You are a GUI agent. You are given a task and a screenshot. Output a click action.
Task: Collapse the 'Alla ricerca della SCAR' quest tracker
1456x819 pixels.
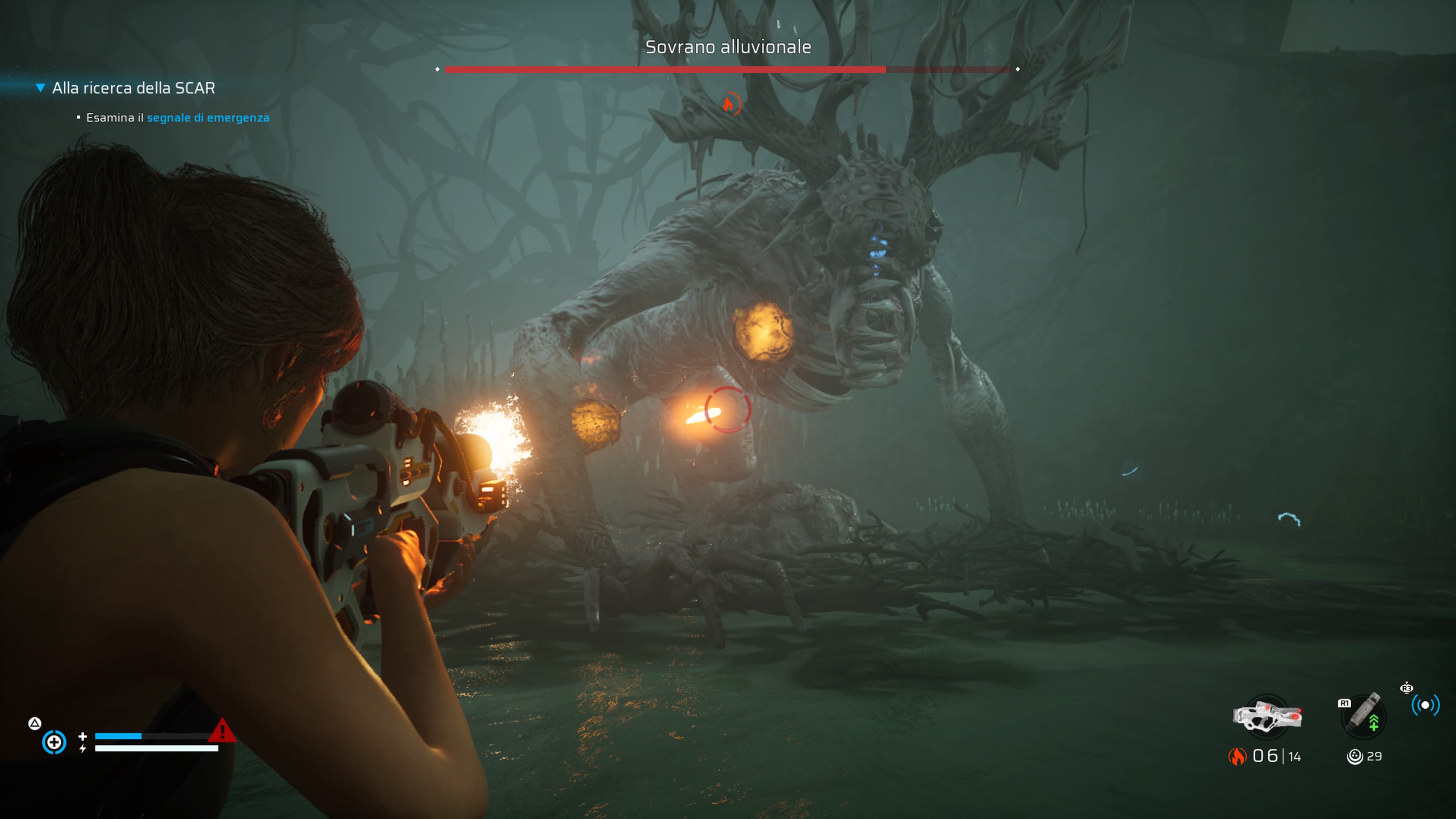[40, 88]
